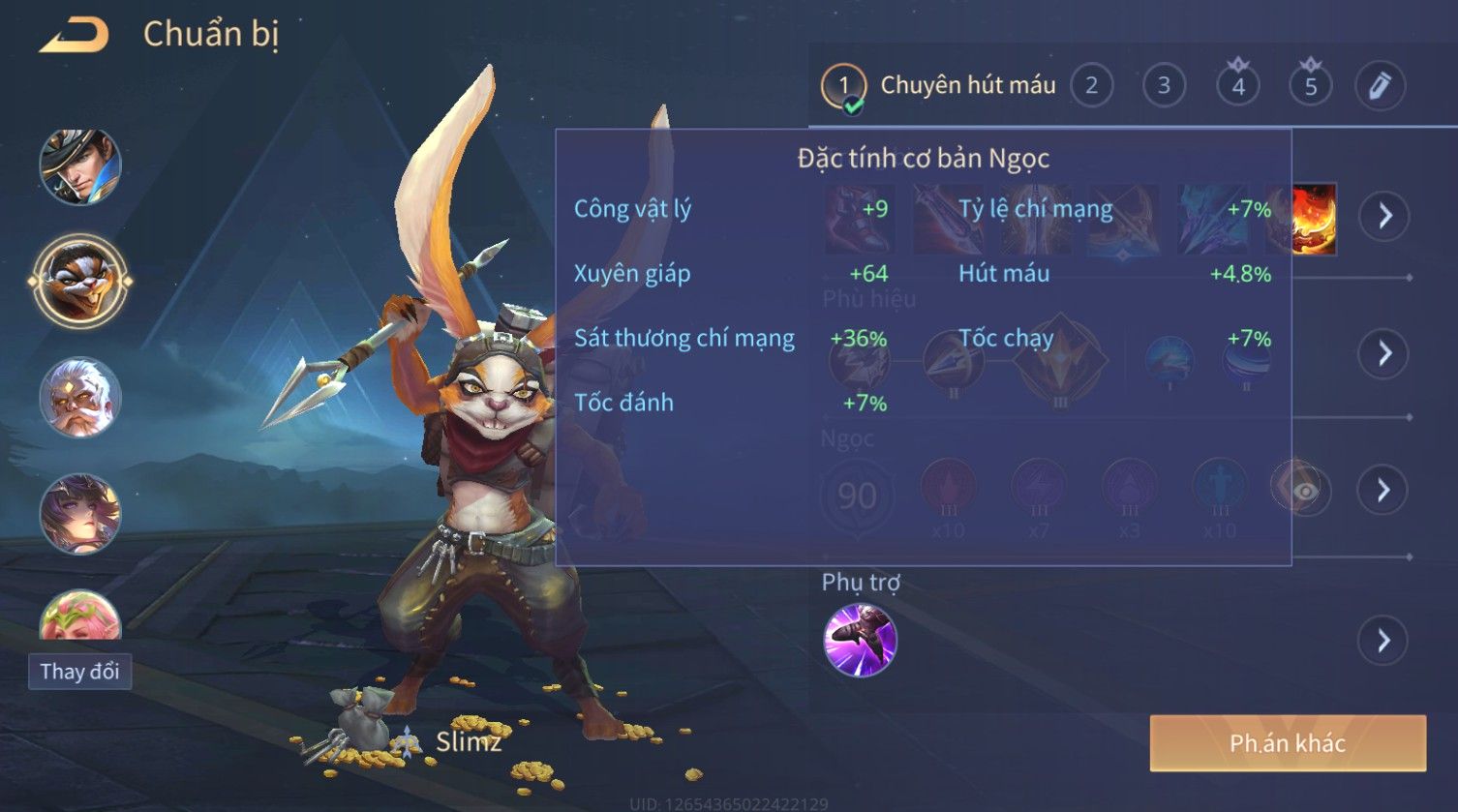This screenshot has width=1458, height=812.
Task: Open build preset 5
Action: coord(1310,86)
